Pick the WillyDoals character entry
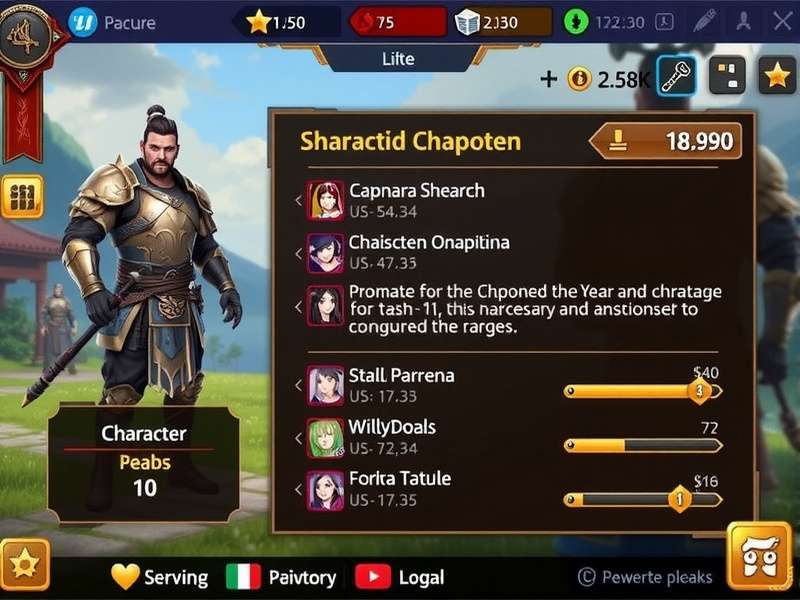Viewport: 800px width, 600px height. (x=390, y=437)
